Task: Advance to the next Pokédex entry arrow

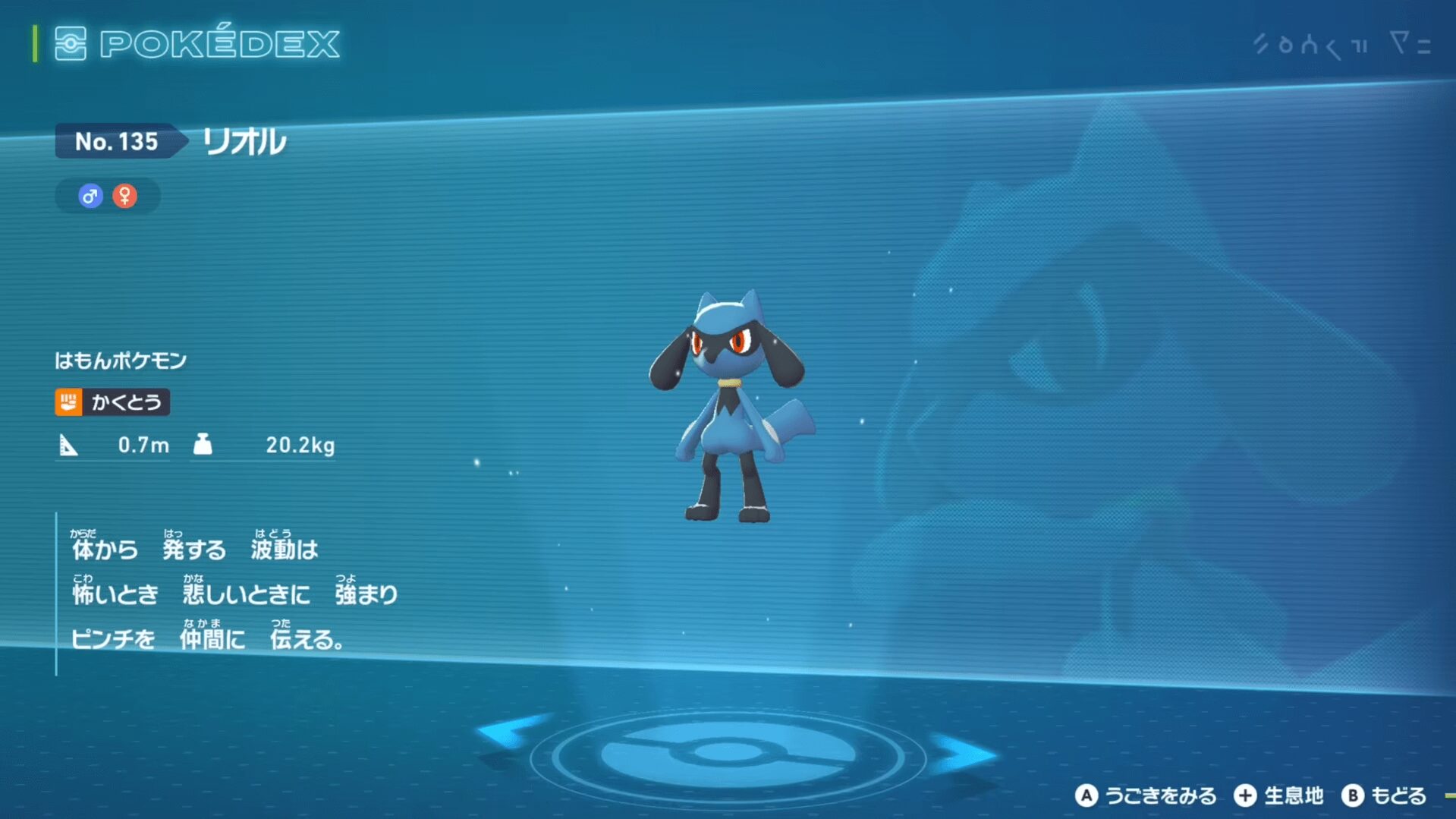Action: [x=965, y=753]
